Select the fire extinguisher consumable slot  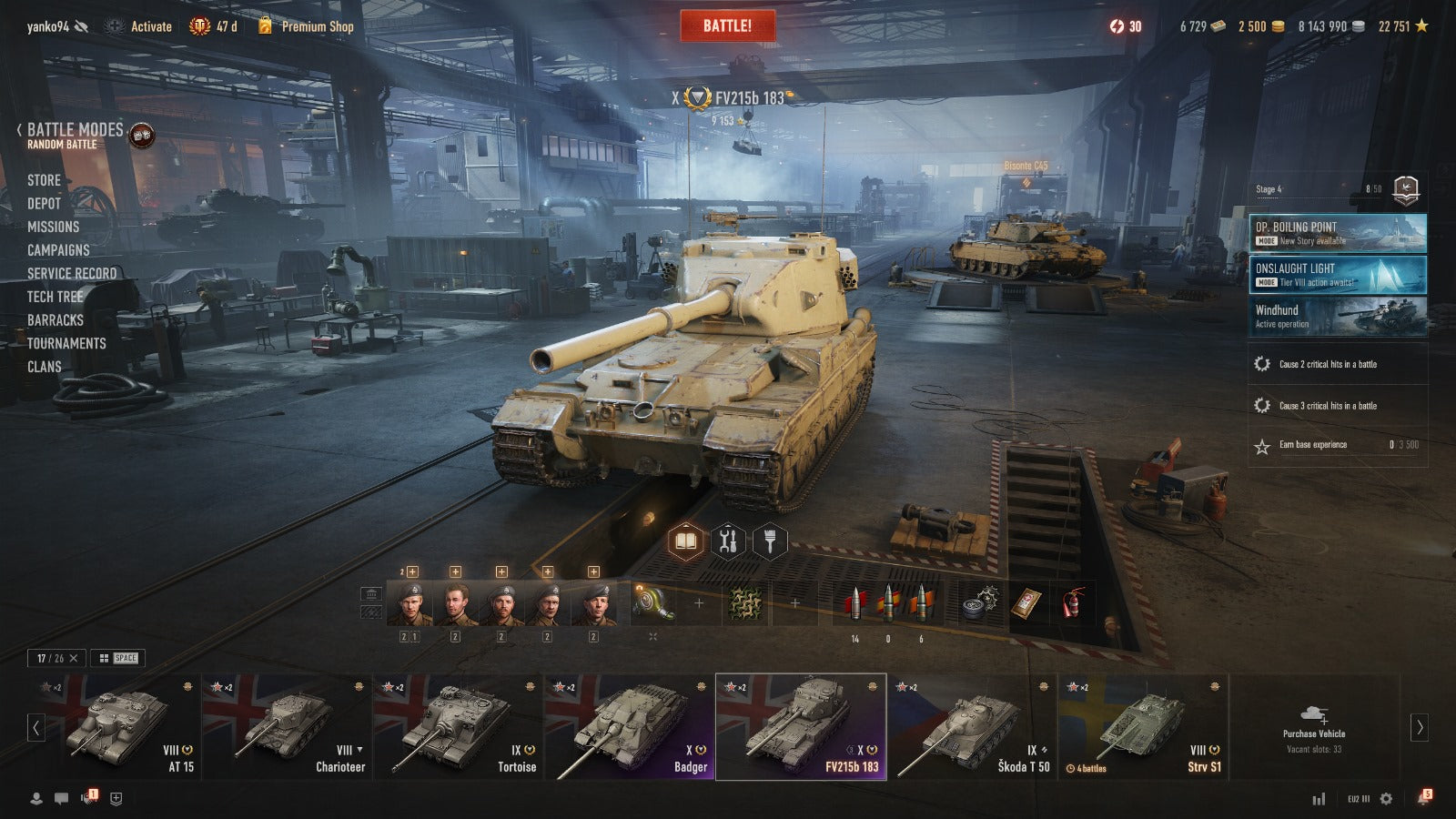(1073, 603)
